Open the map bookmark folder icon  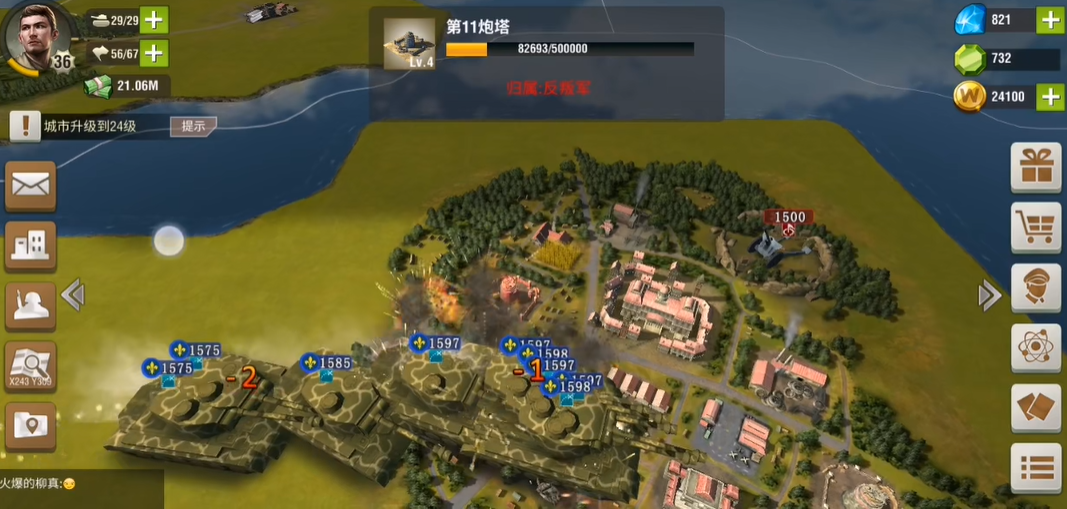(x=30, y=426)
